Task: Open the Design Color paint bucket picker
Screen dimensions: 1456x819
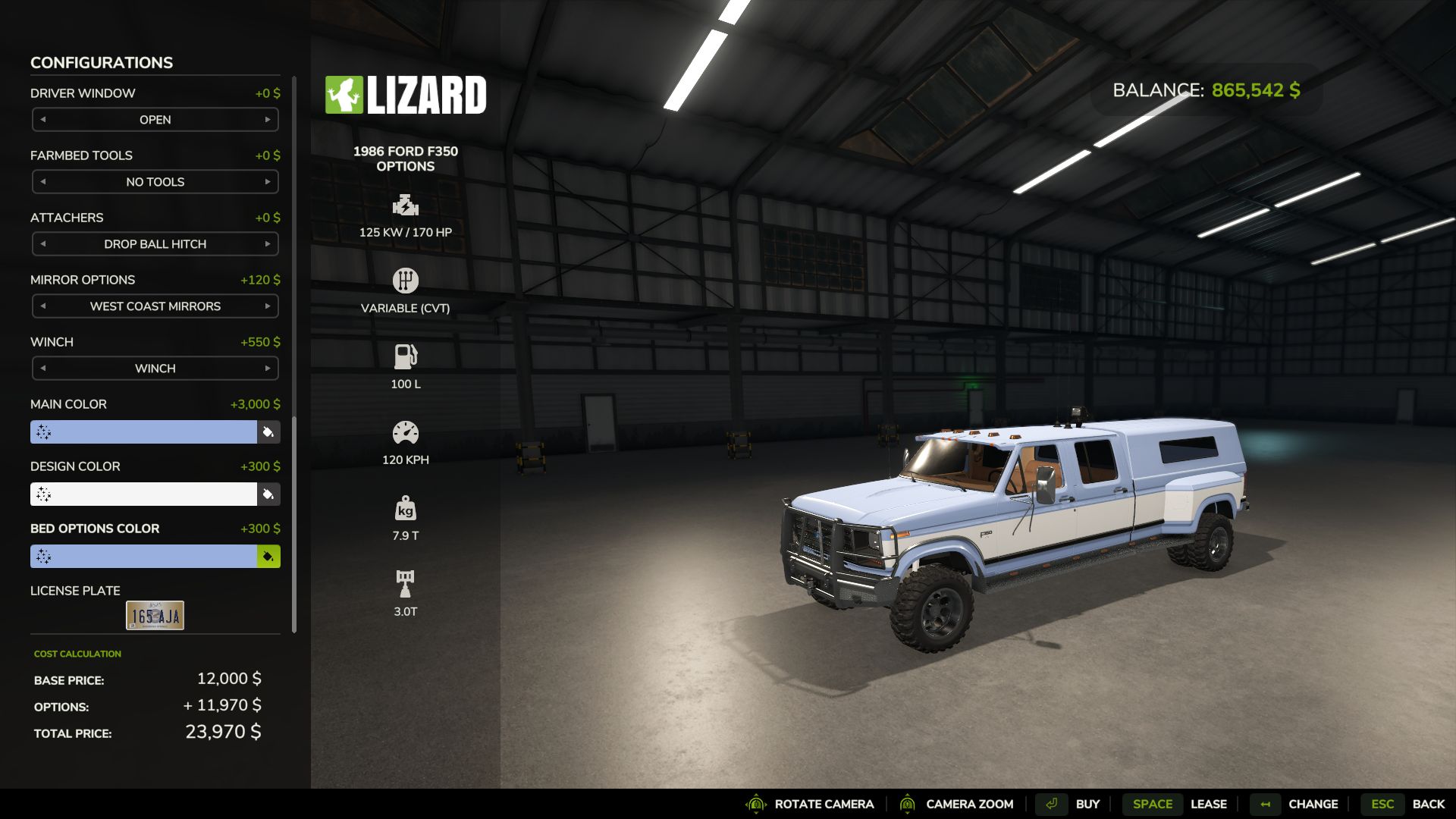Action: pos(268,494)
